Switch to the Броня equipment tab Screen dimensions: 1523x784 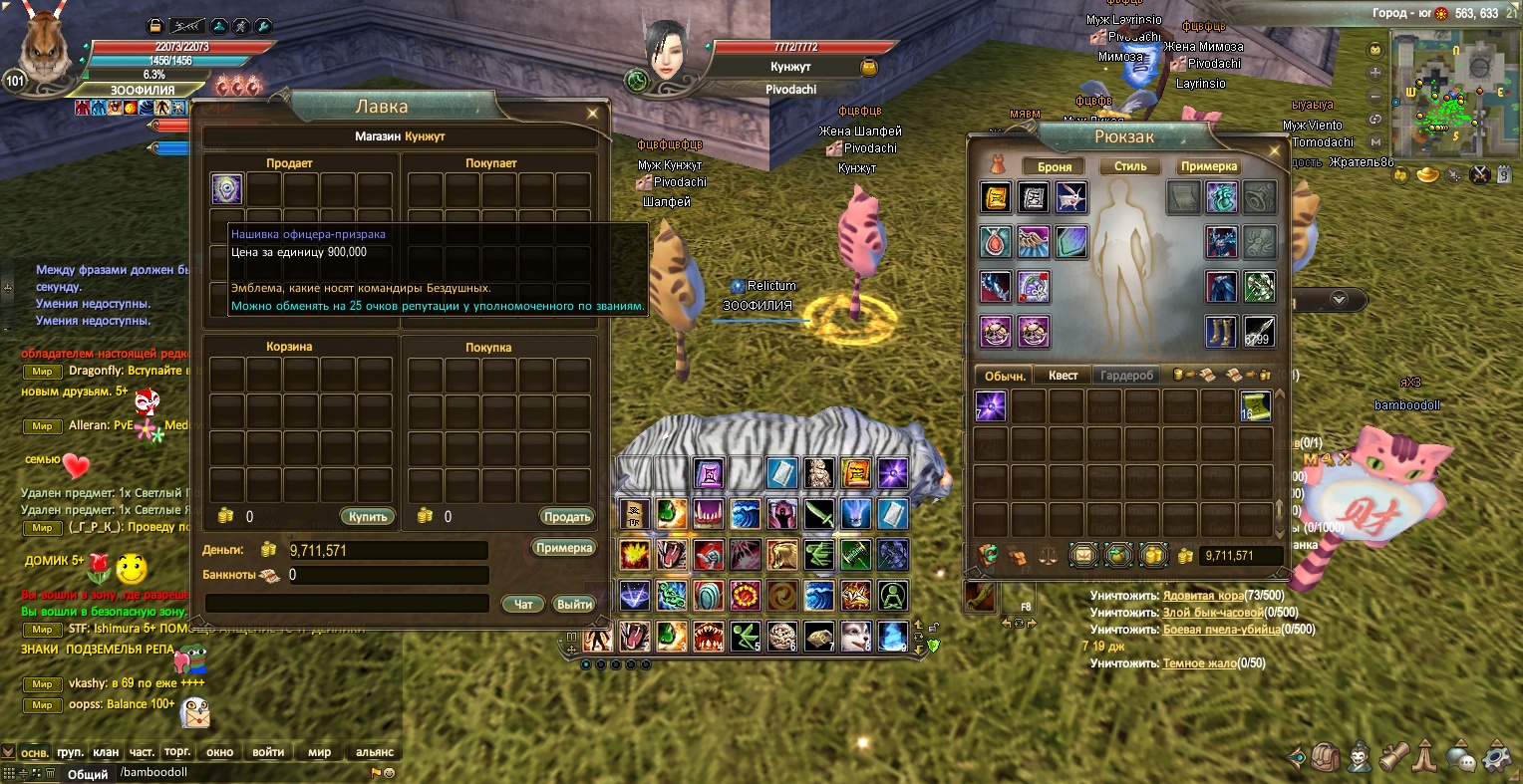[1055, 167]
